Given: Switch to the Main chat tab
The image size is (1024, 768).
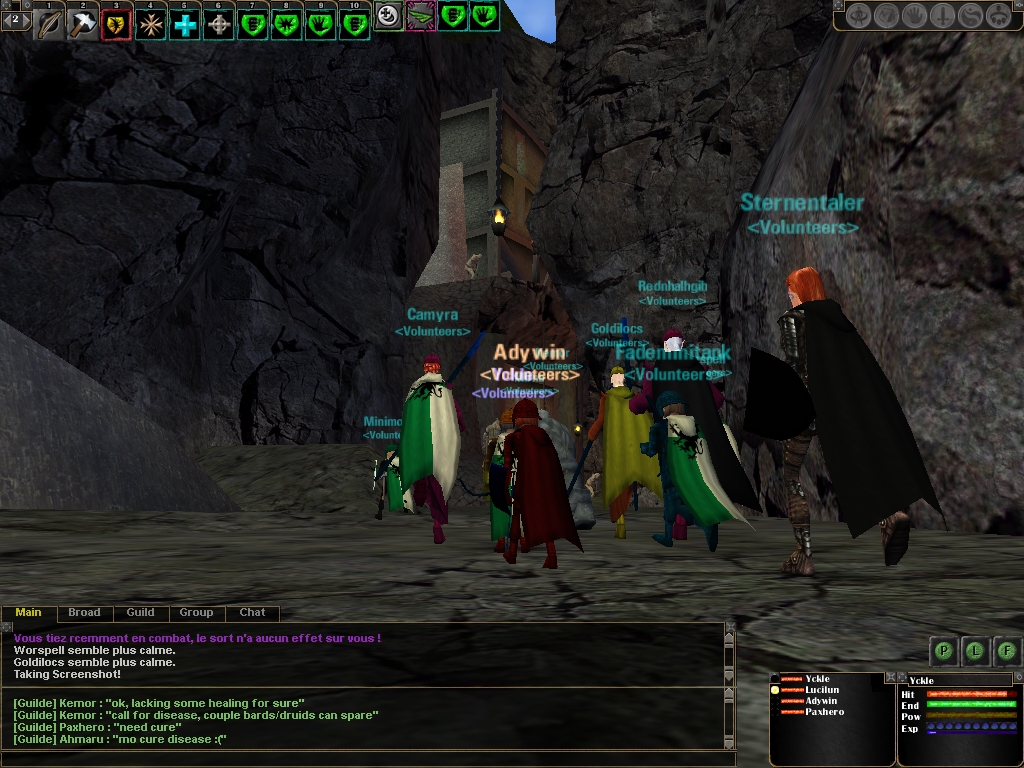Looking at the screenshot, I should 29,612.
